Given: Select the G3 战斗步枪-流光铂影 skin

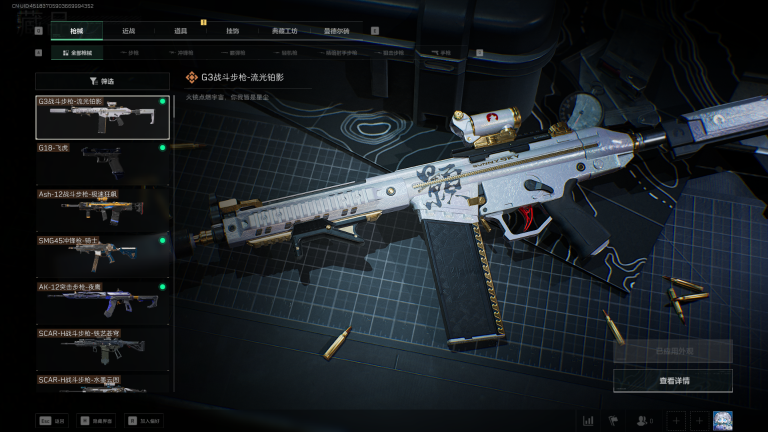Looking at the screenshot, I should [x=102, y=117].
